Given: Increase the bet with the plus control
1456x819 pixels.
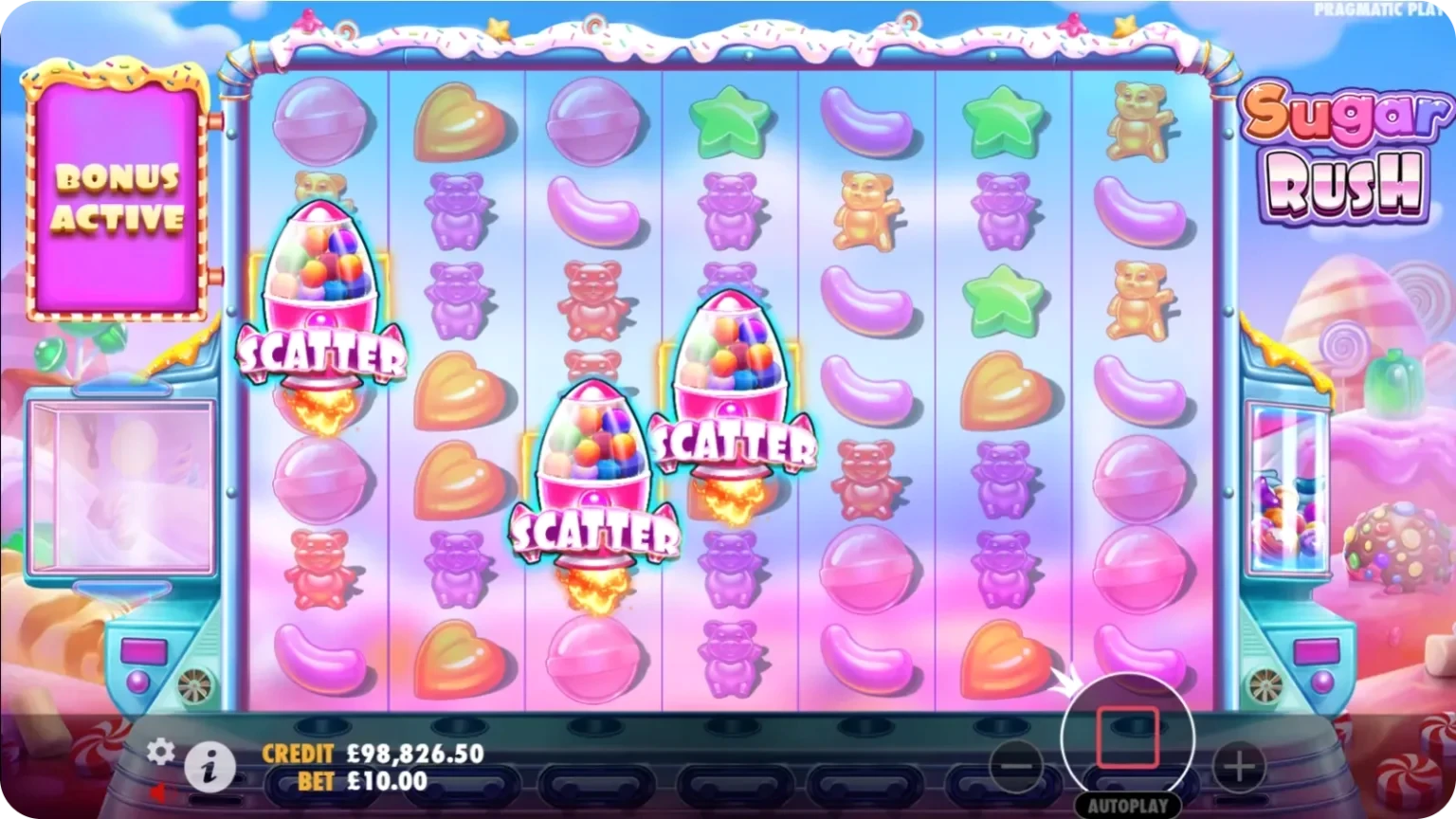Looking at the screenshot, I should coord(1239,768).
